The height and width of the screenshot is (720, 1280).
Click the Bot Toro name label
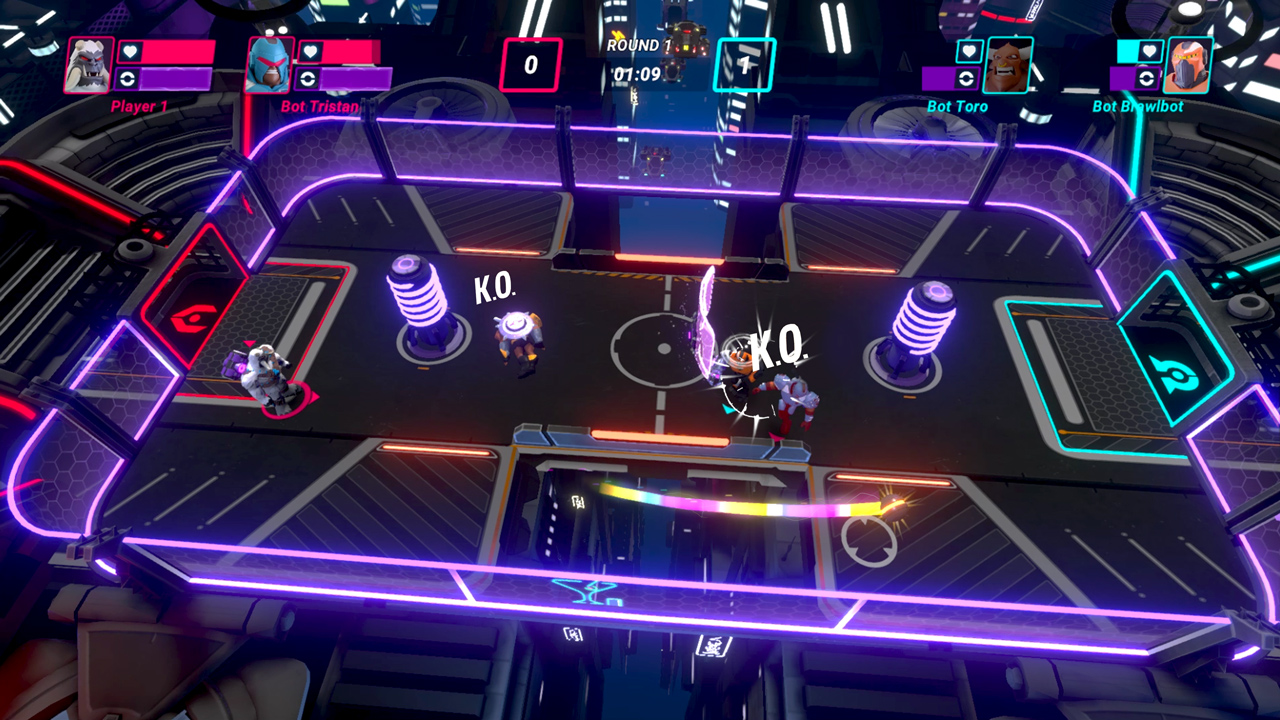coord(957,105)
